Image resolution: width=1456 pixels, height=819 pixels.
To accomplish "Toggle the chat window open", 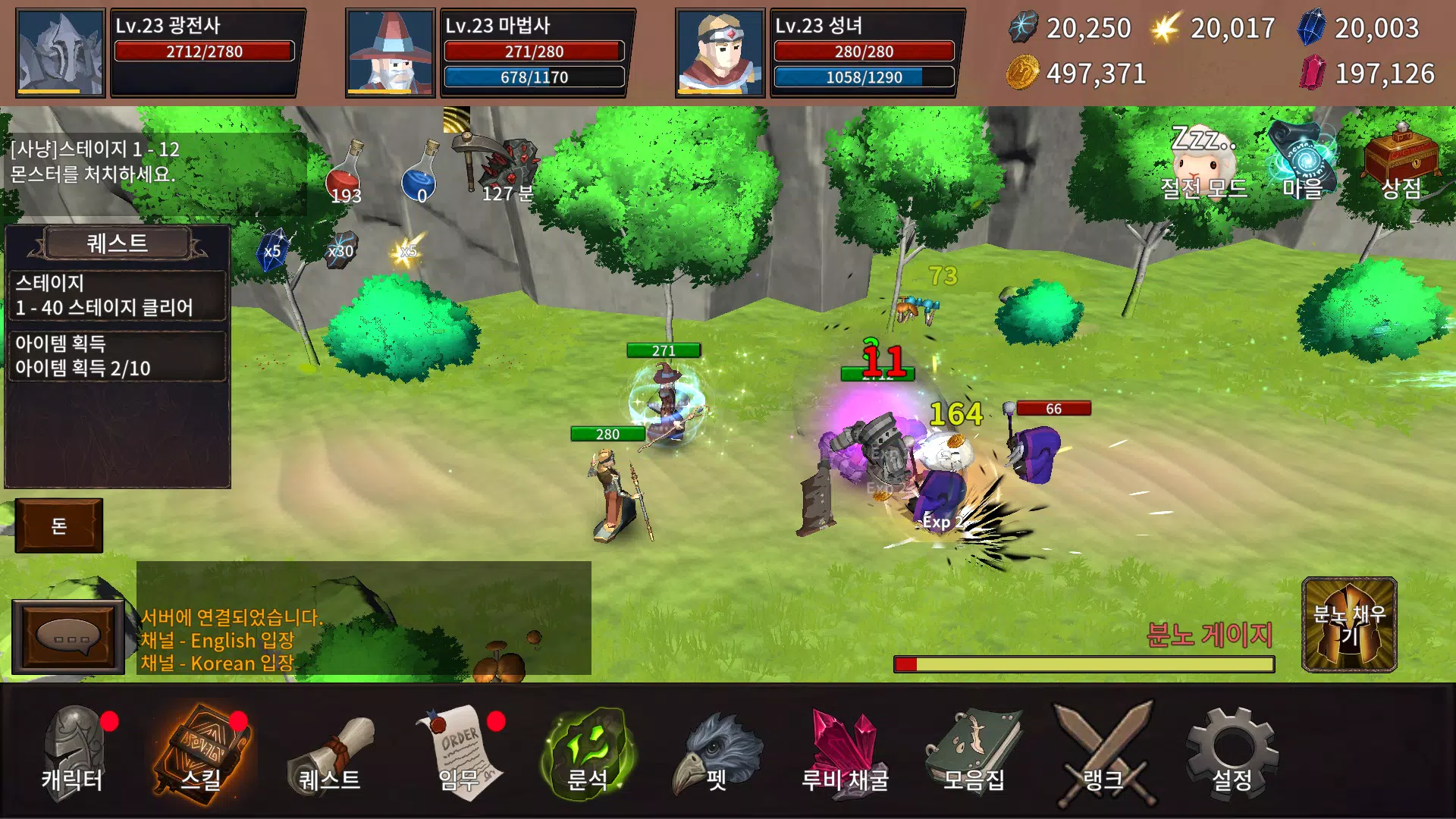I will (x=68, y=633).
